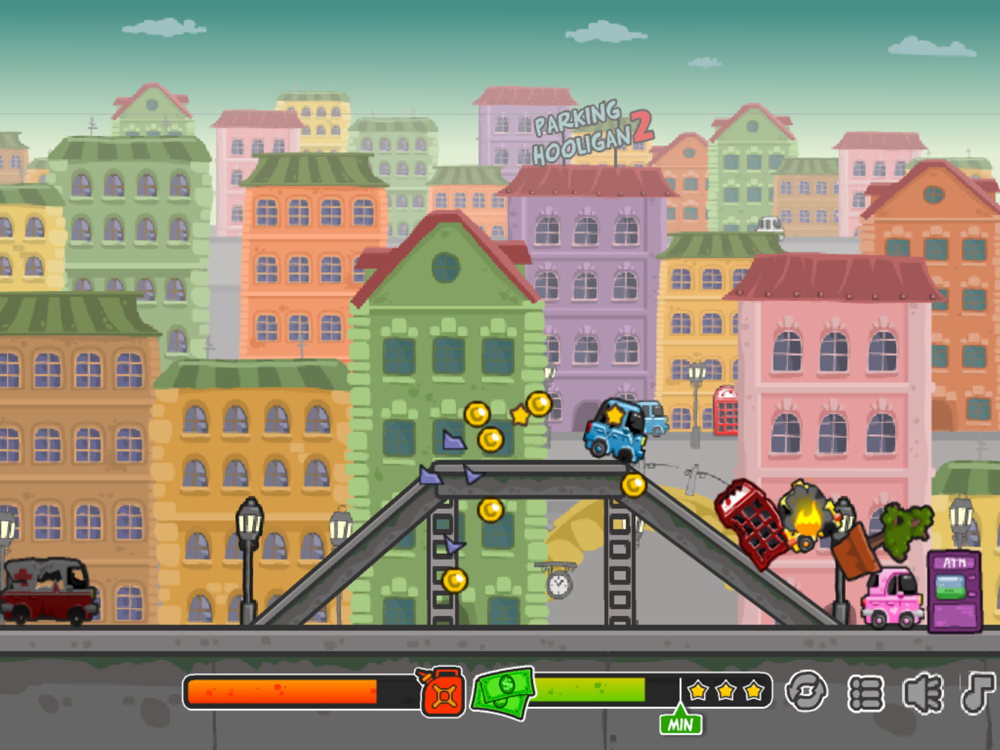Image resolution: width=1000 pixels, height=750 pixels.
Task: Toggle sound effects with the speaker icon
Action: click(x=923, y=692)
